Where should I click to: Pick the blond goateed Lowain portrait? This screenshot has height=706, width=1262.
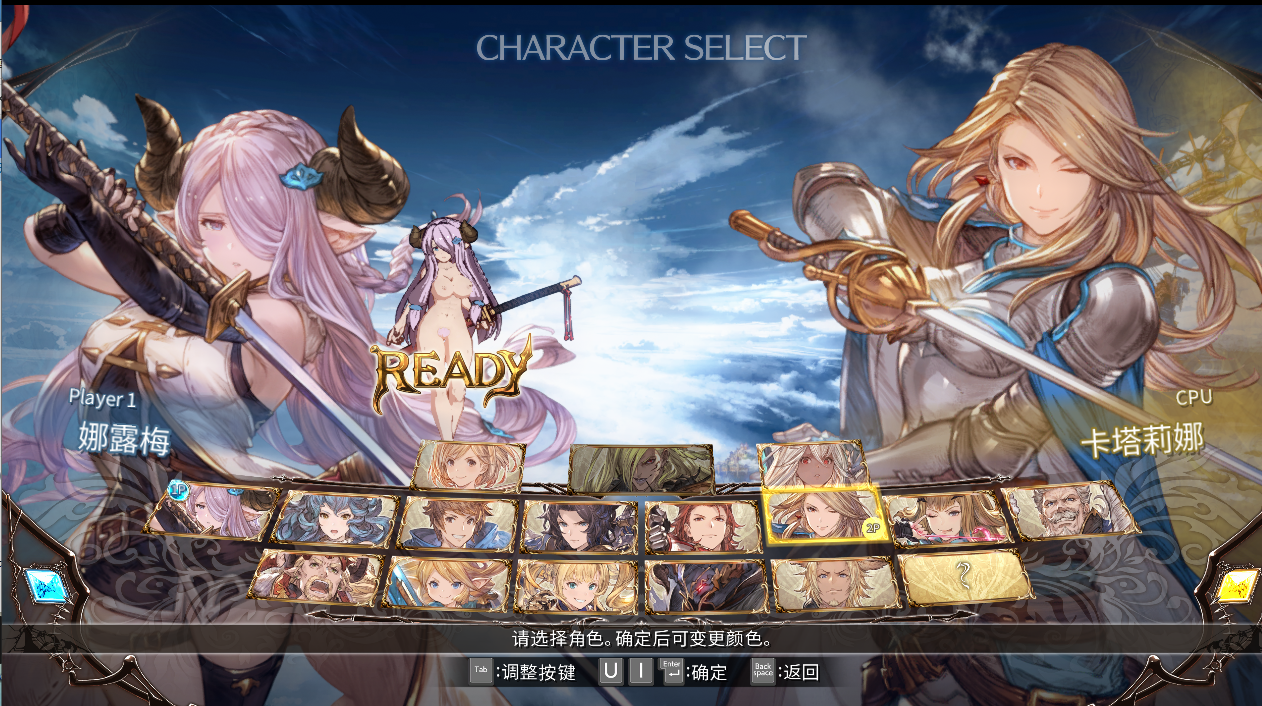click(x=834, y=583)
